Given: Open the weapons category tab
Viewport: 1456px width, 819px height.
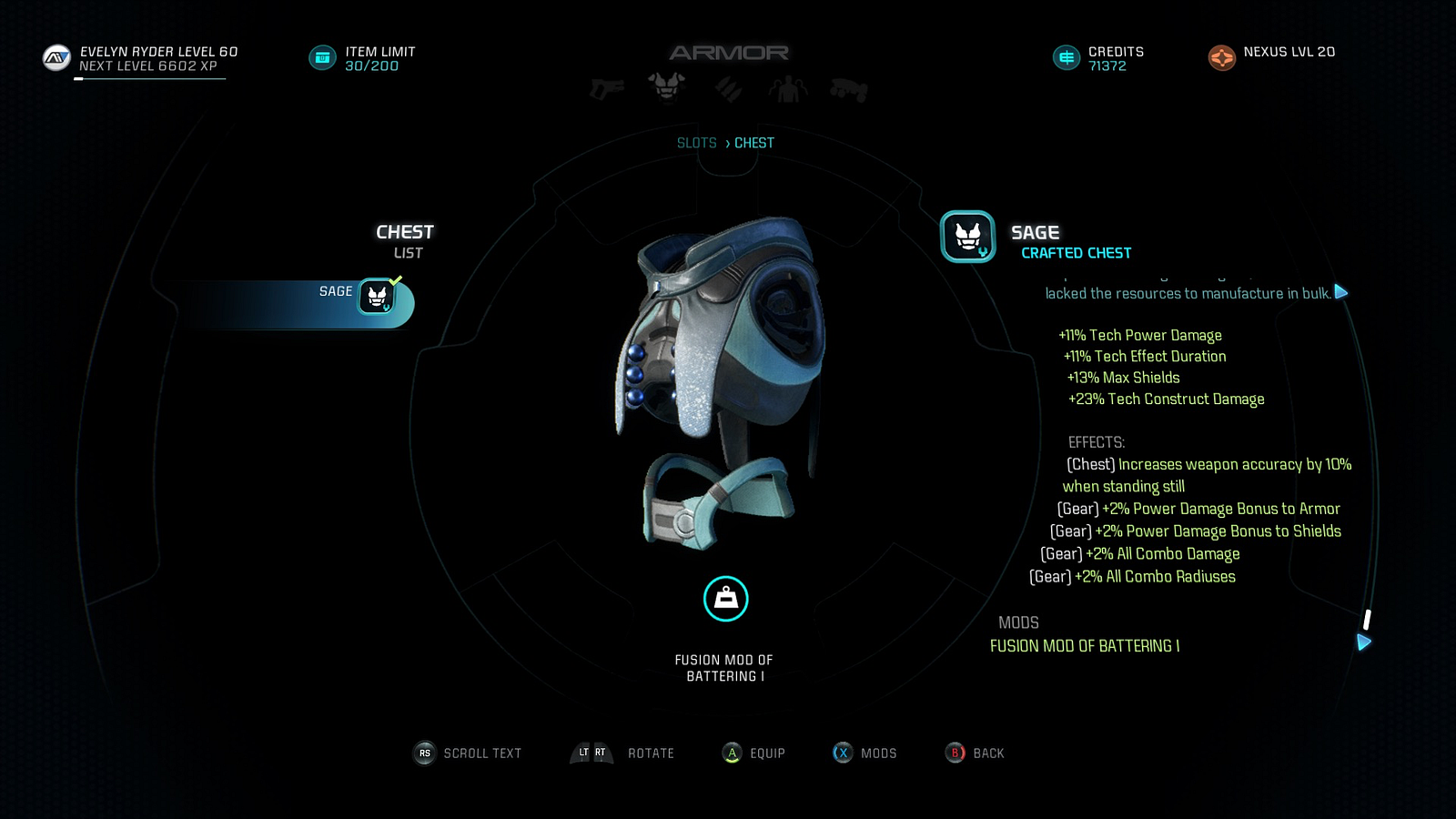Looking at the screenshot, I should click(x=607, y=89).
